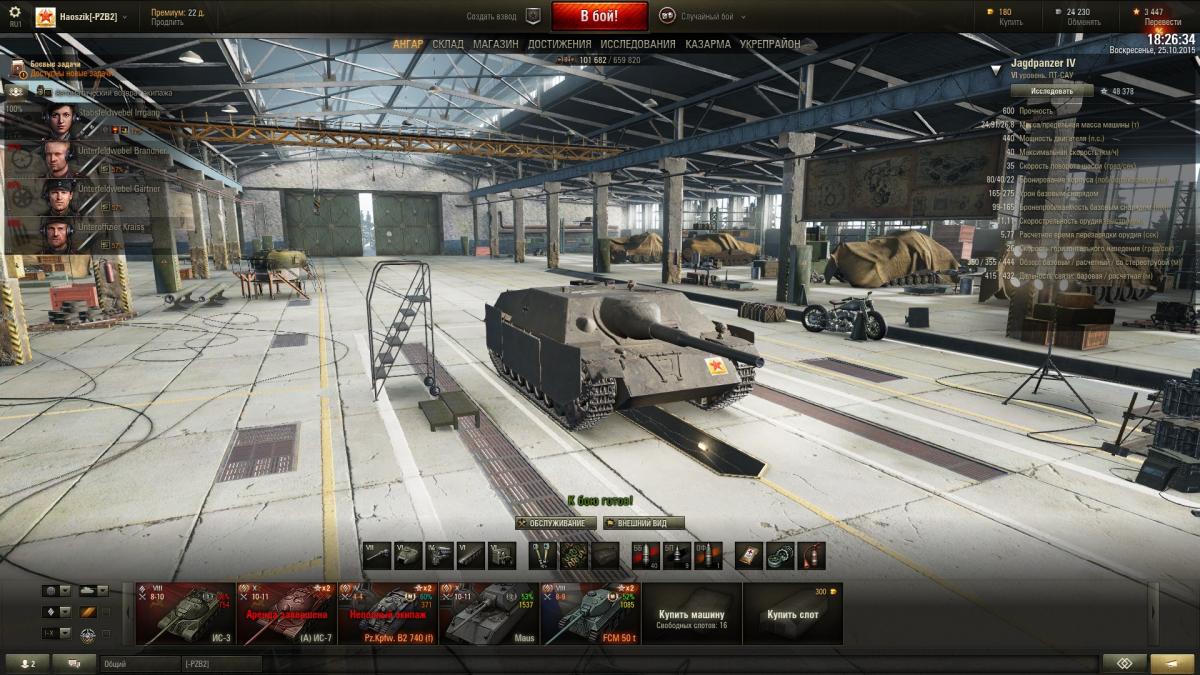
Task: Open the МАГАЗИН tab
Action: click(495, 44)
